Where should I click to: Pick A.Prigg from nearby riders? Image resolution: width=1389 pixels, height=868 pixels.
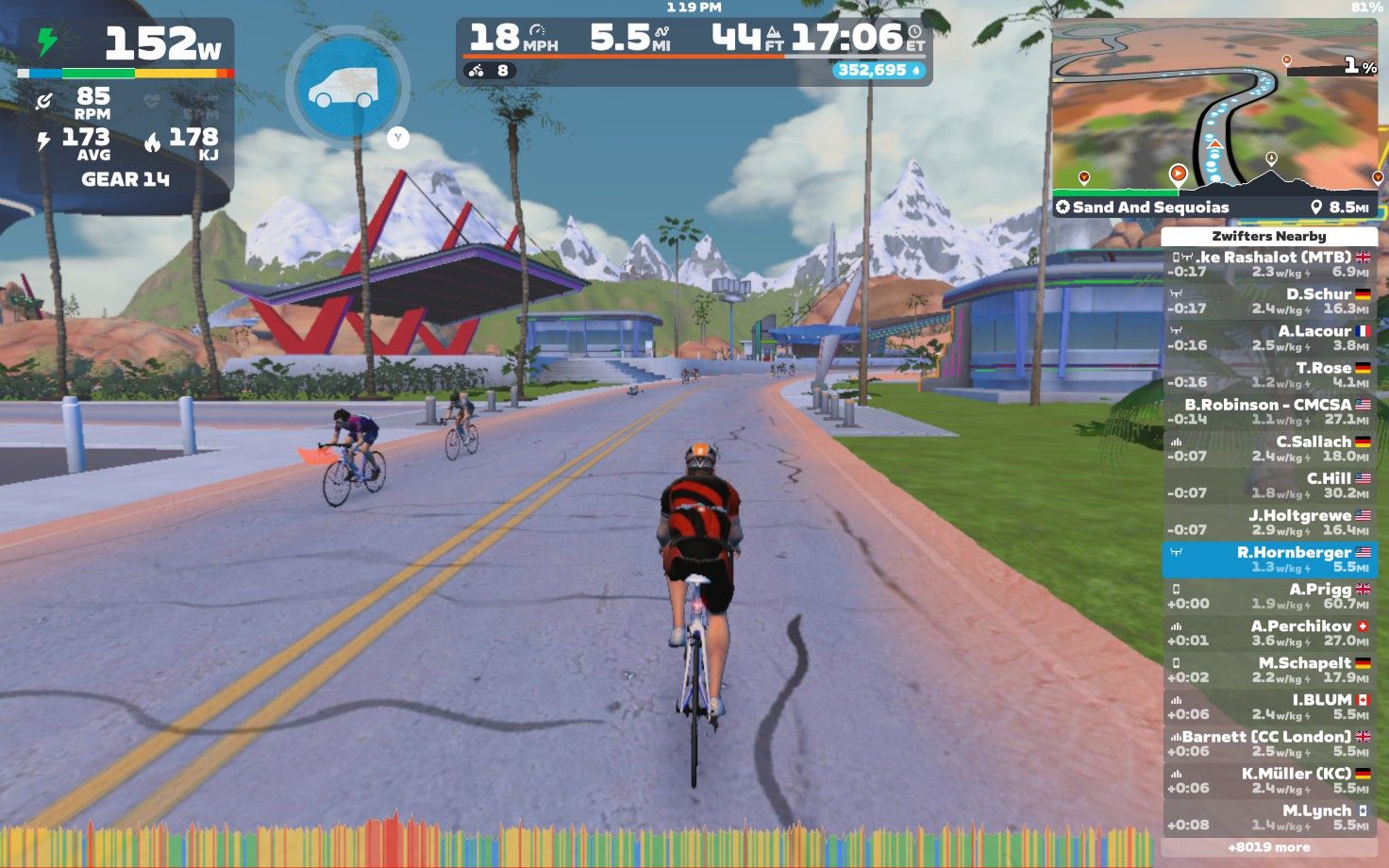tap(1269, 595)
